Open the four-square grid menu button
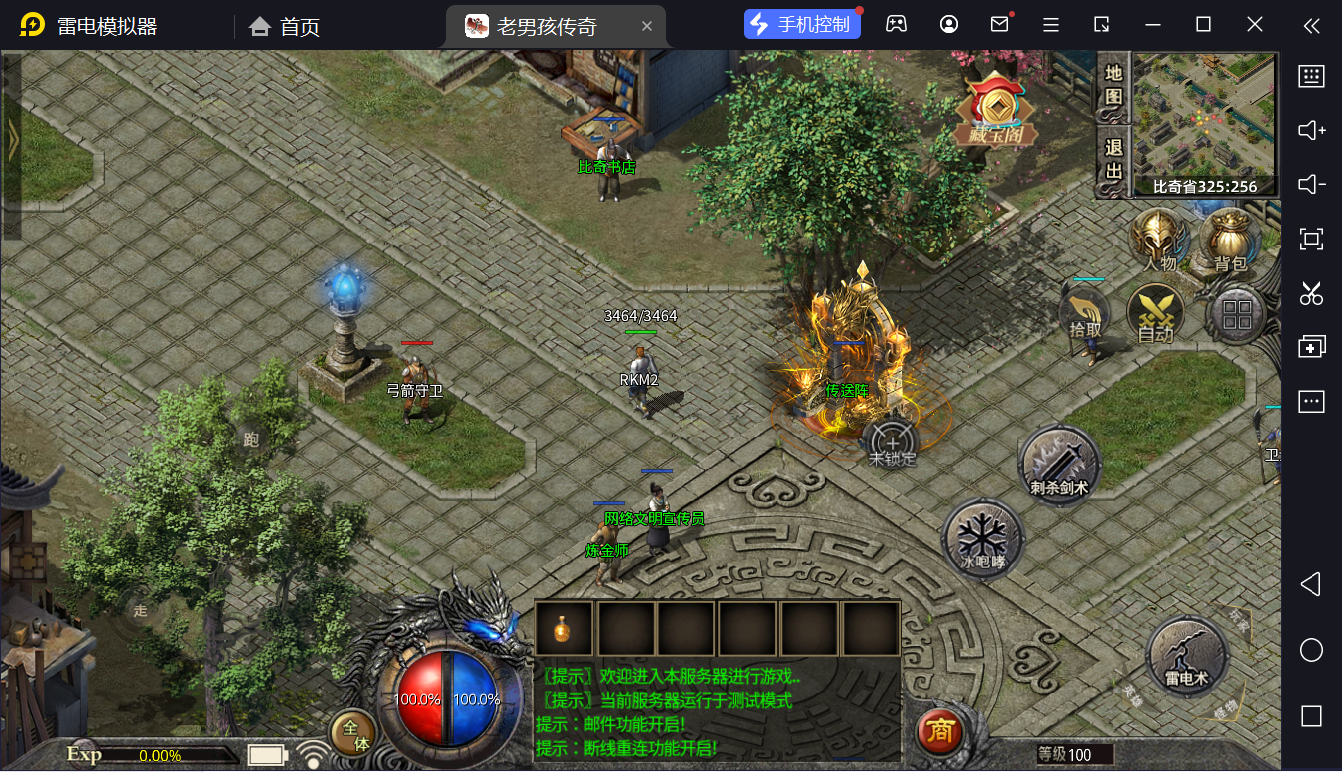Screen dimensions: 1342x772 click(x=1237, y=314)
